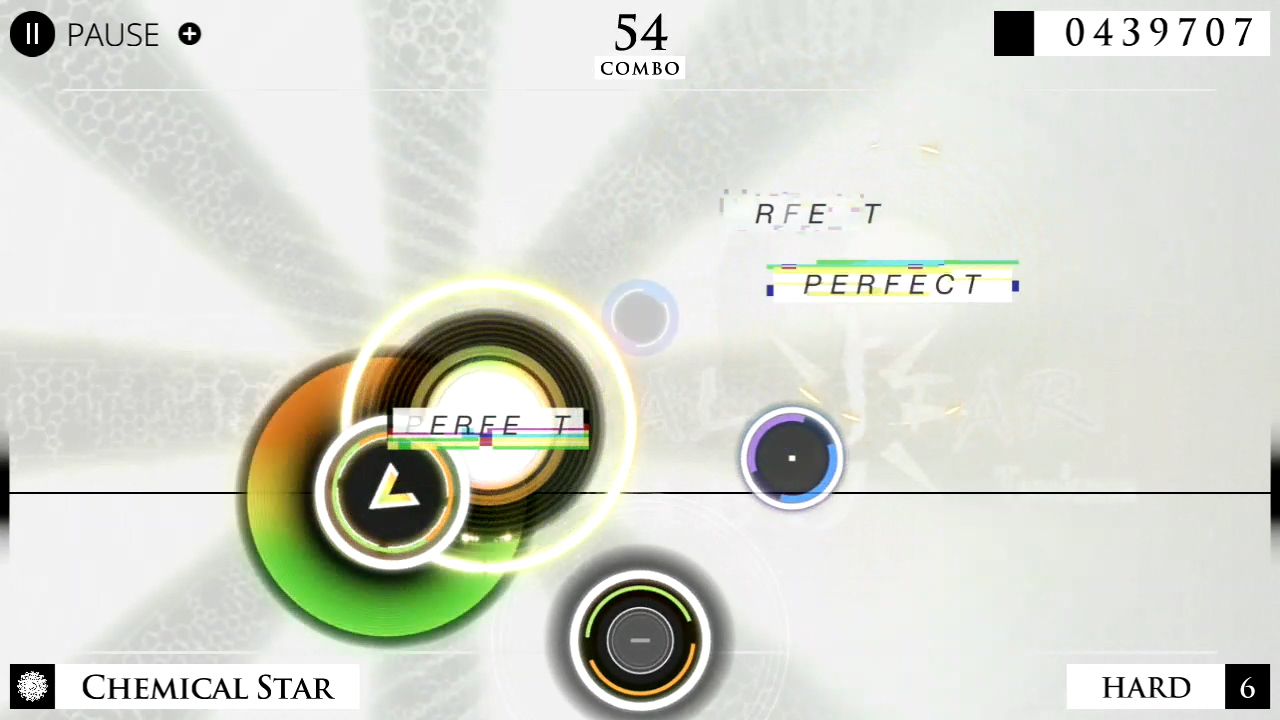Image resolution: width=1280 pixels, height=720 pixels.
Task: Click the black square icon beside the score
Action: point(1013,33)
